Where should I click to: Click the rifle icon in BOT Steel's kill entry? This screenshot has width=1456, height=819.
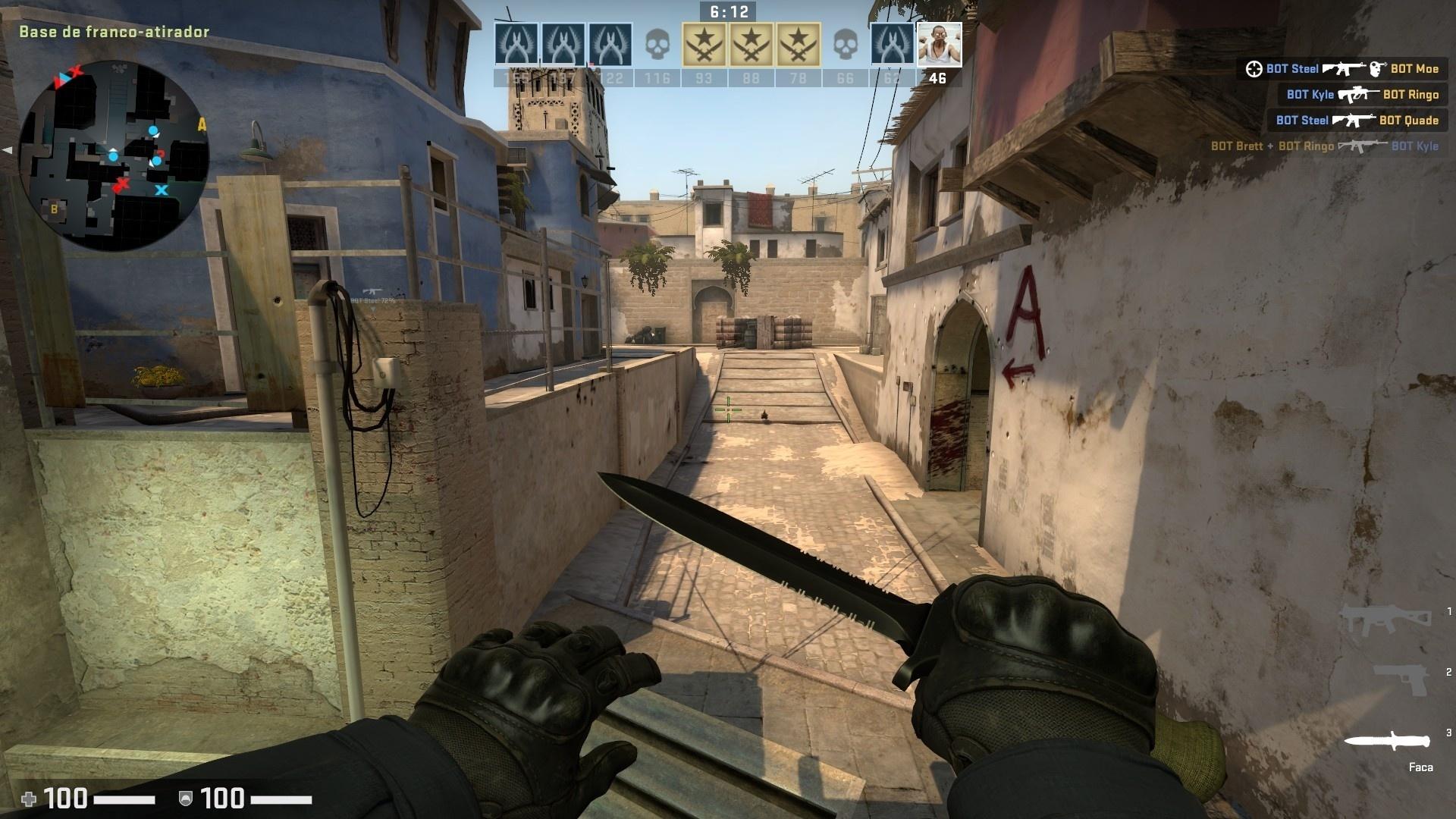coord(1344,69)
